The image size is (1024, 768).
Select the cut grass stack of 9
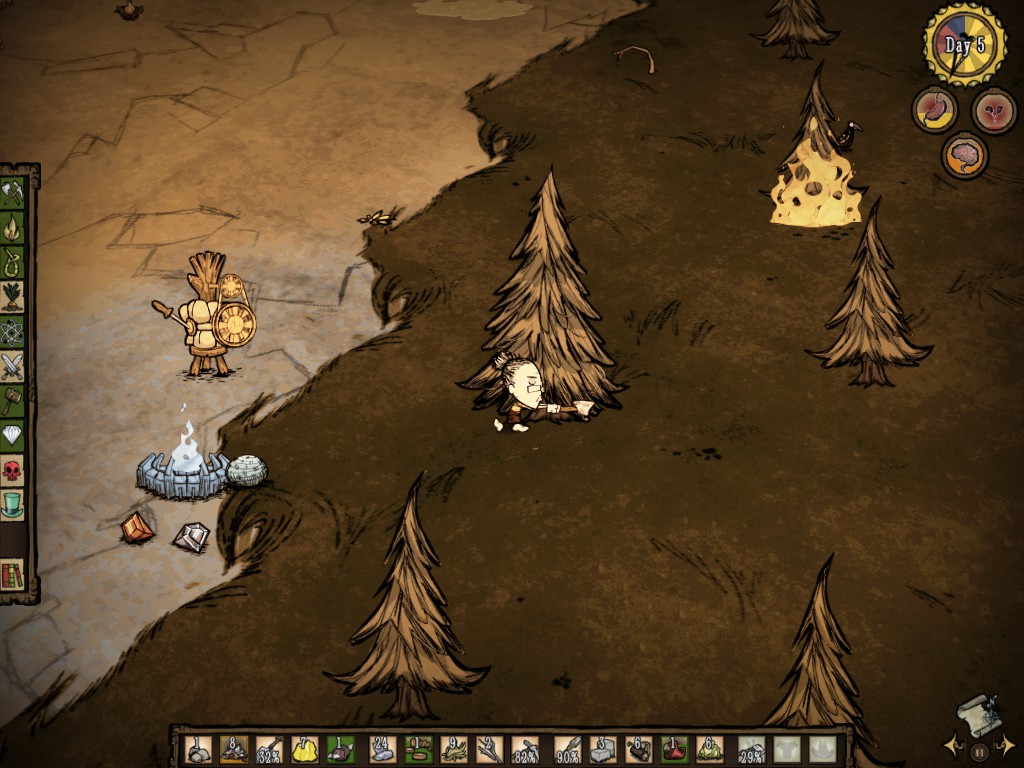(453, 749)
